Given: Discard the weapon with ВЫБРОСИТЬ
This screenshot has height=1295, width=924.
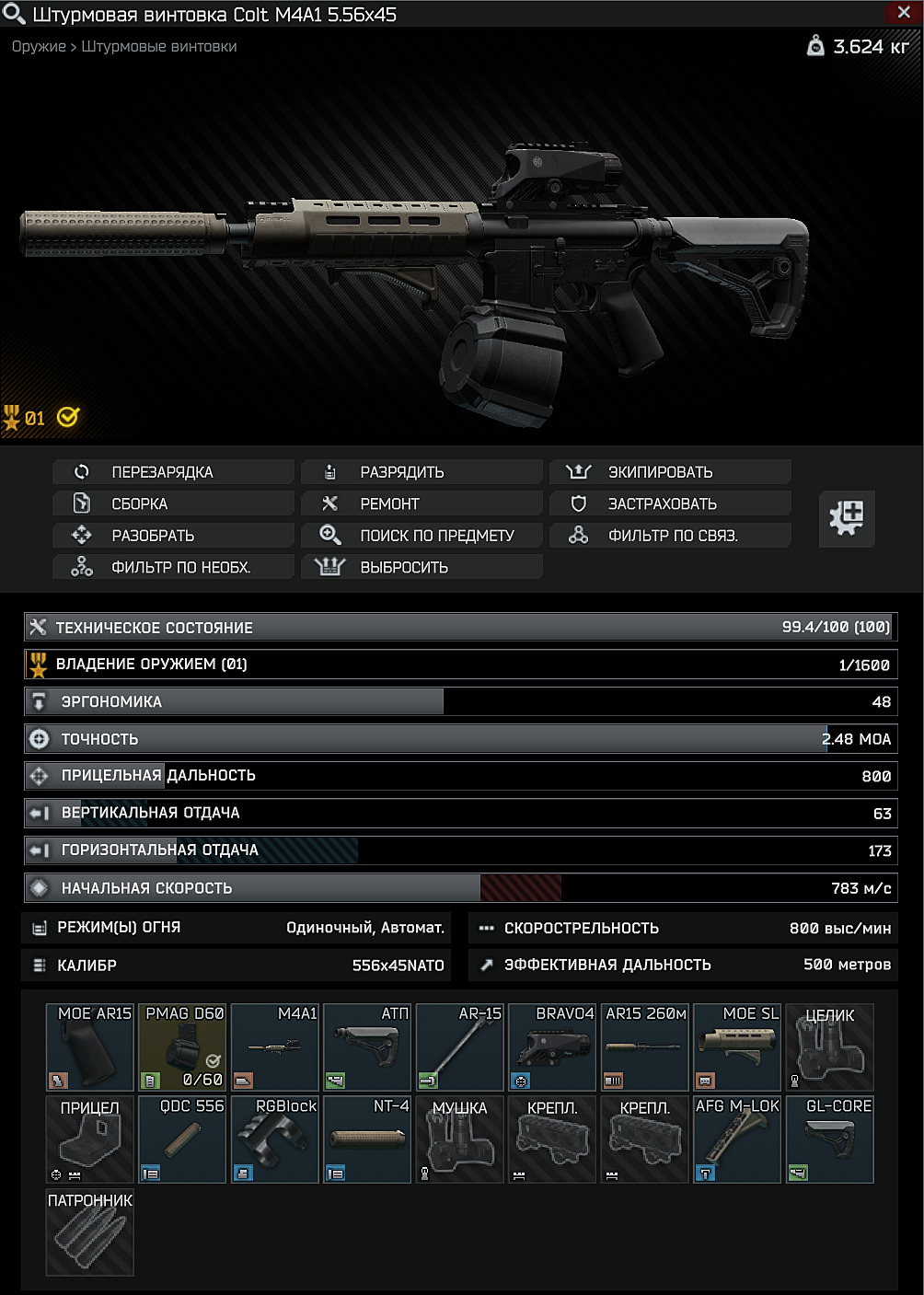Looking at the screenshot, I should 422,567.
